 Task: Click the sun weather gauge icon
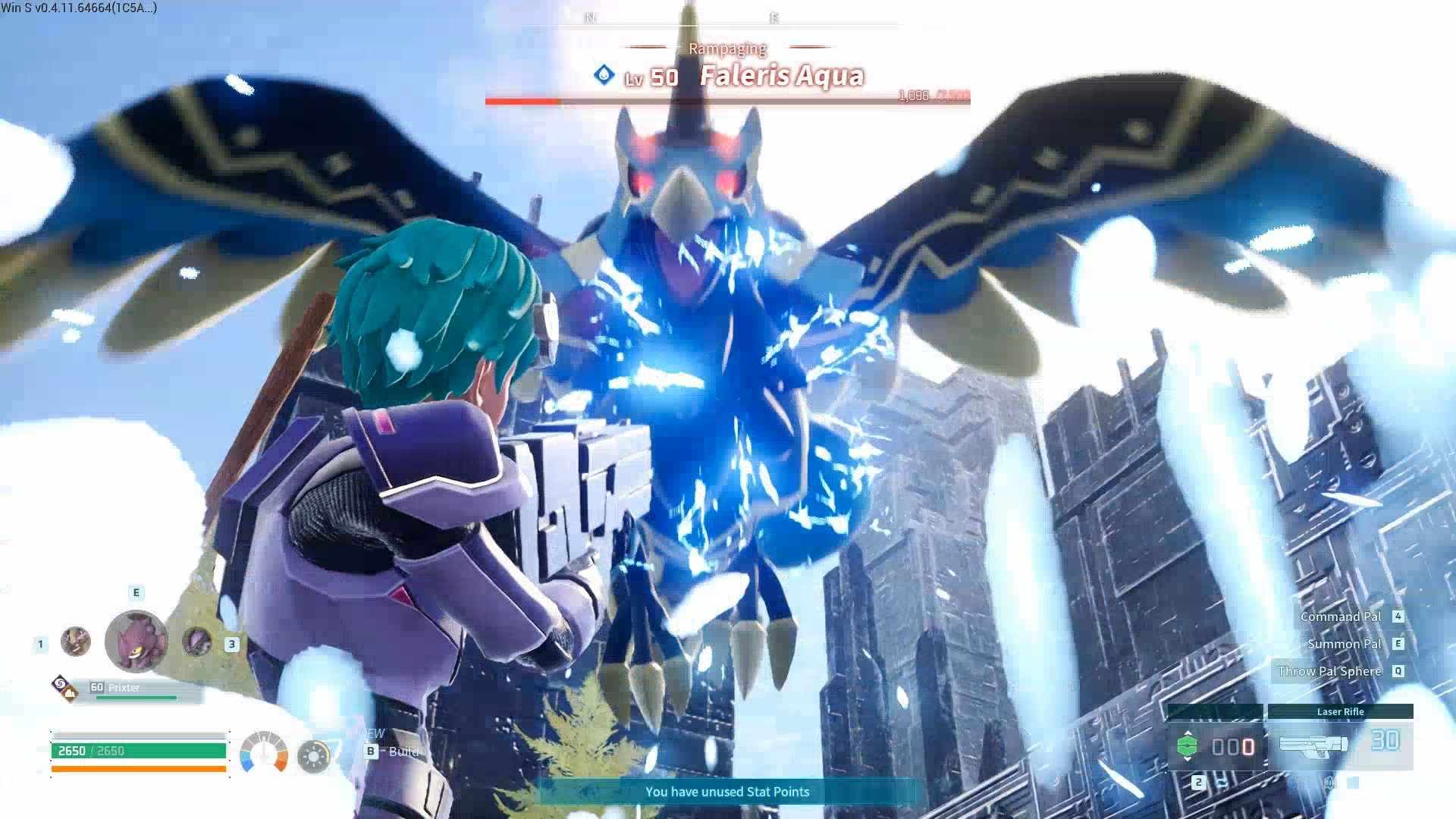click(x=313, y=756)
